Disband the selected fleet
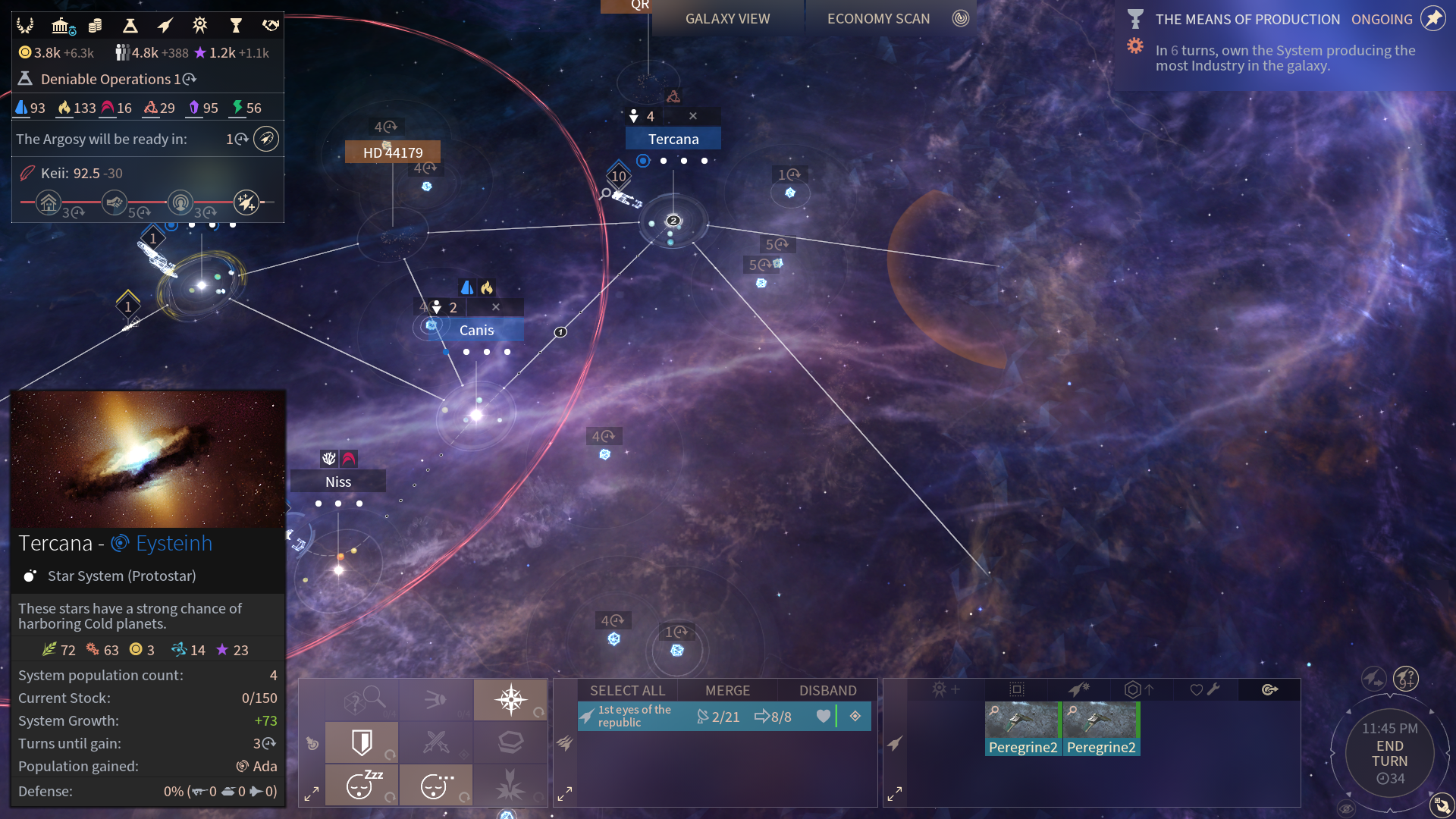Screen dimensions: 1456x819 pyautogui.click(x=827, y=690)
